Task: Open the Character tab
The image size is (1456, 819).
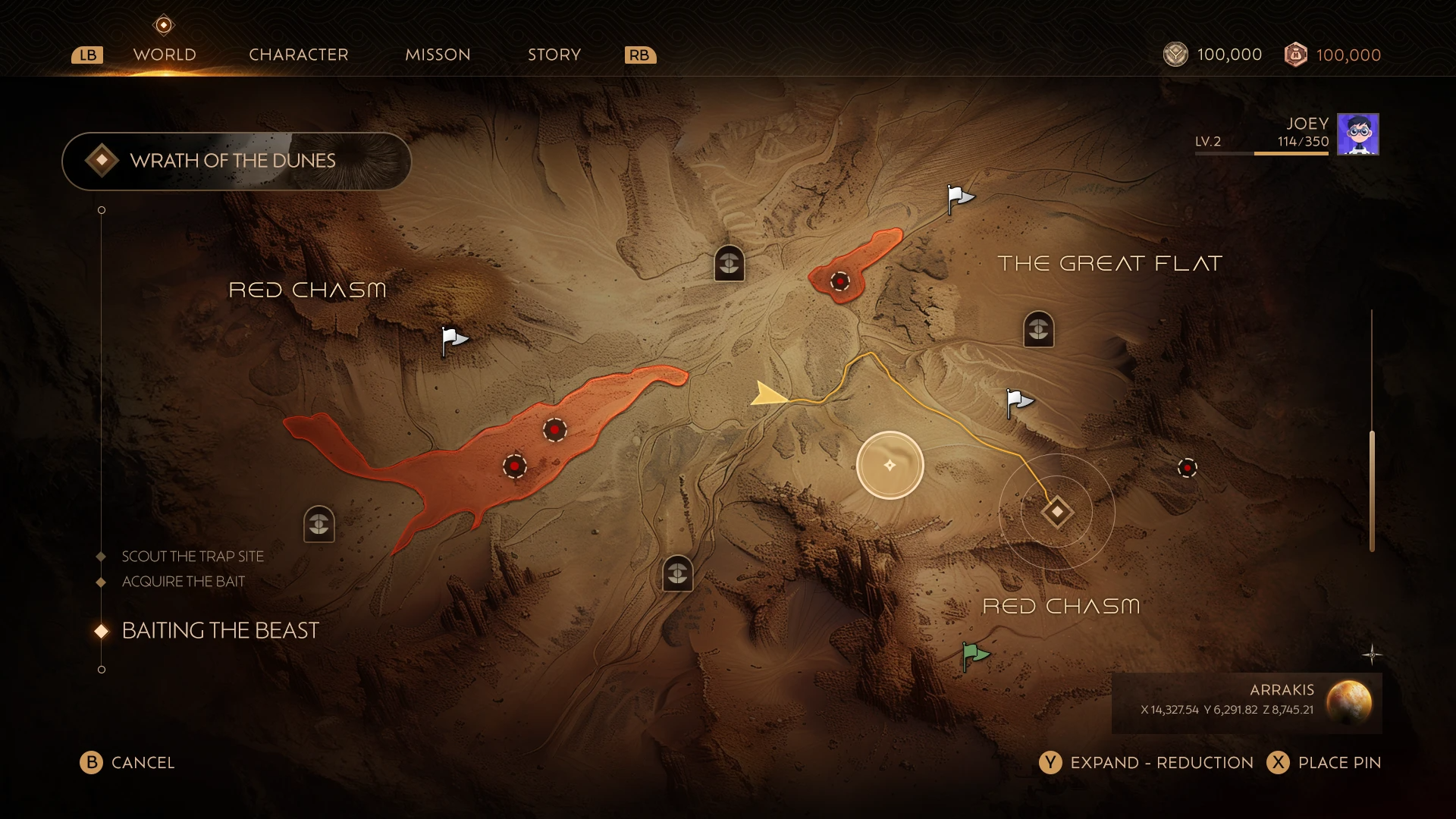Action: pyautogui.click(x=298, y=55)
